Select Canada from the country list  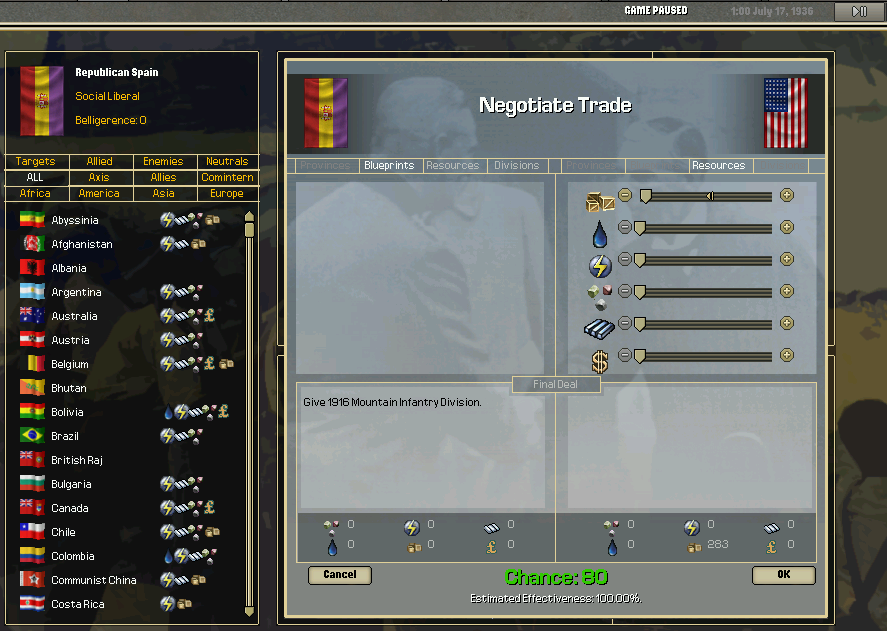[x=71, y=508]
